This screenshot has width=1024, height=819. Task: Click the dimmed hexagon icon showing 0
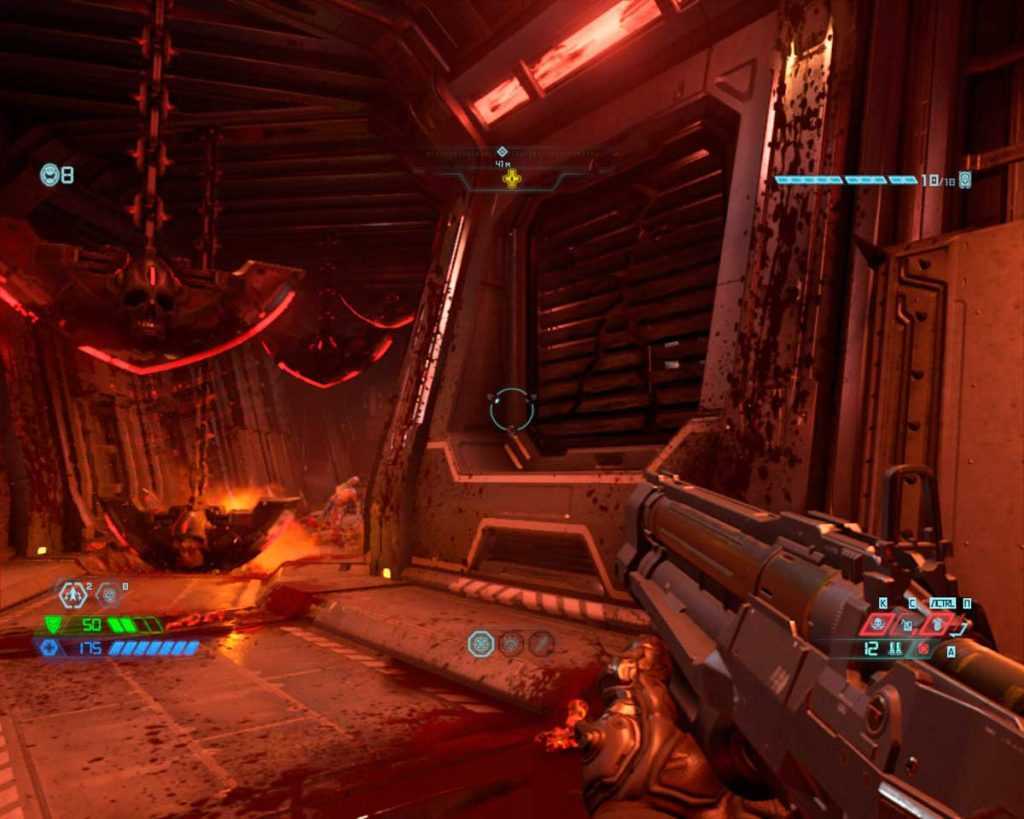pos(109,595)
